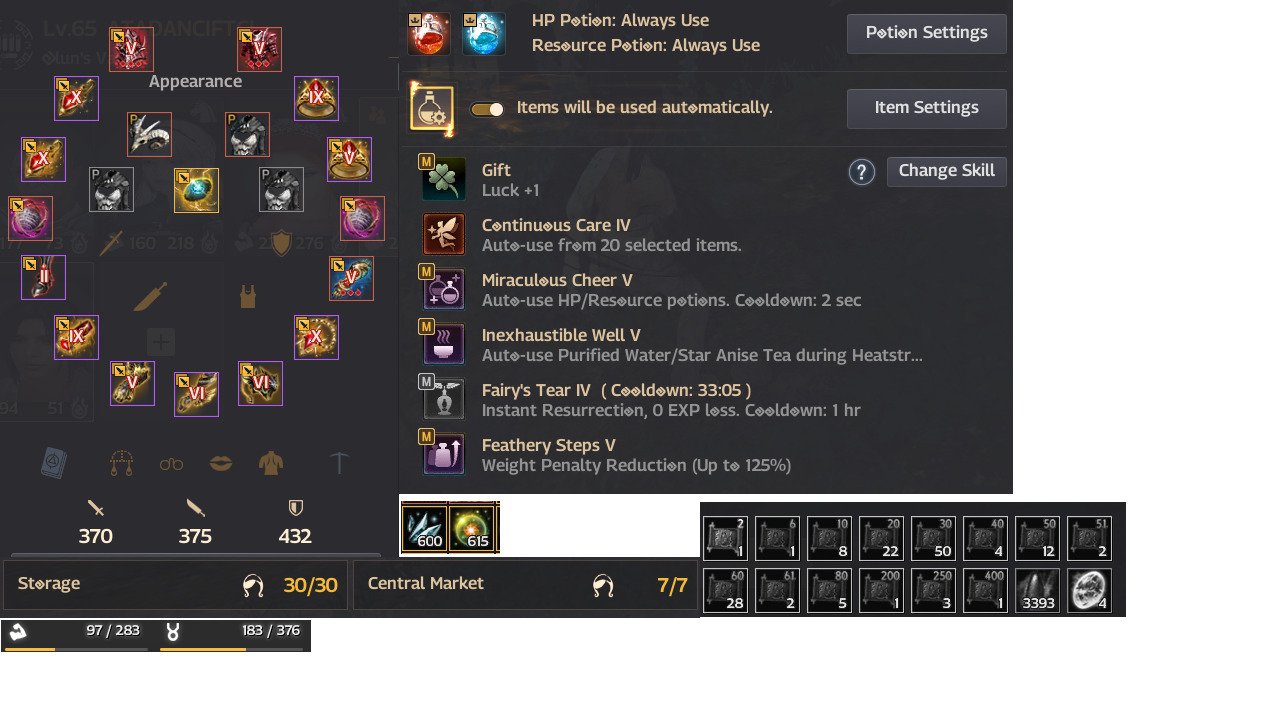The width and height of the screenshot is (1280, 720).
Task: Select the blue Resource Potion icon
Action: click(484, 32)
